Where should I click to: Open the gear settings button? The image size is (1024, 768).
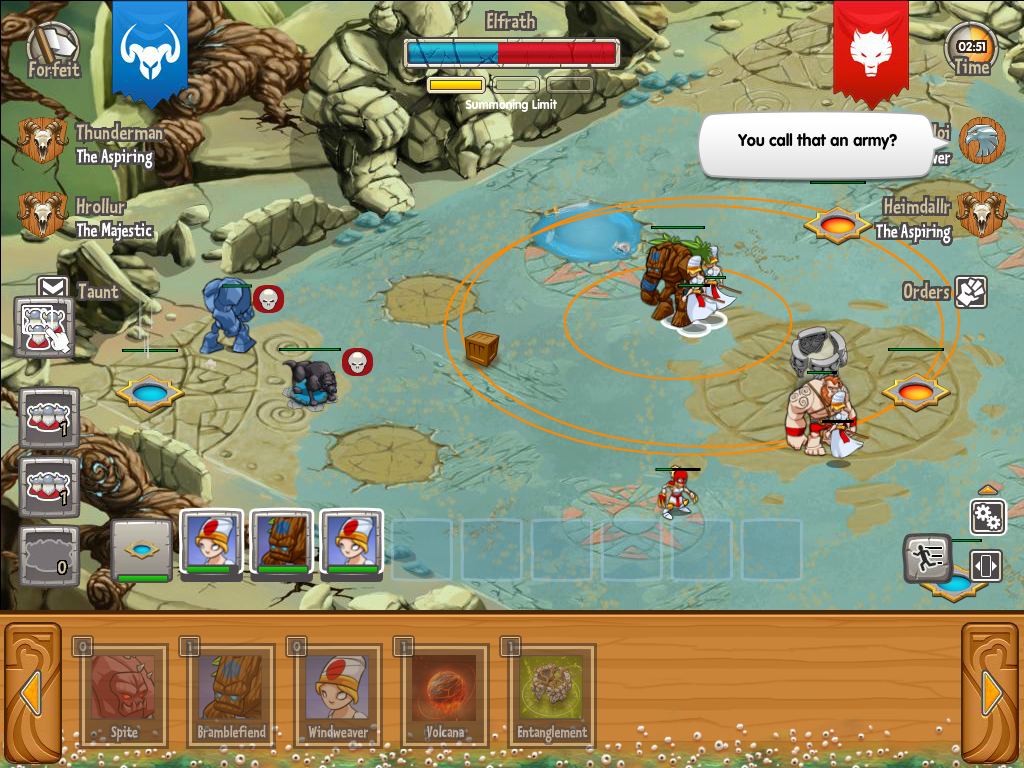[987, 517]
